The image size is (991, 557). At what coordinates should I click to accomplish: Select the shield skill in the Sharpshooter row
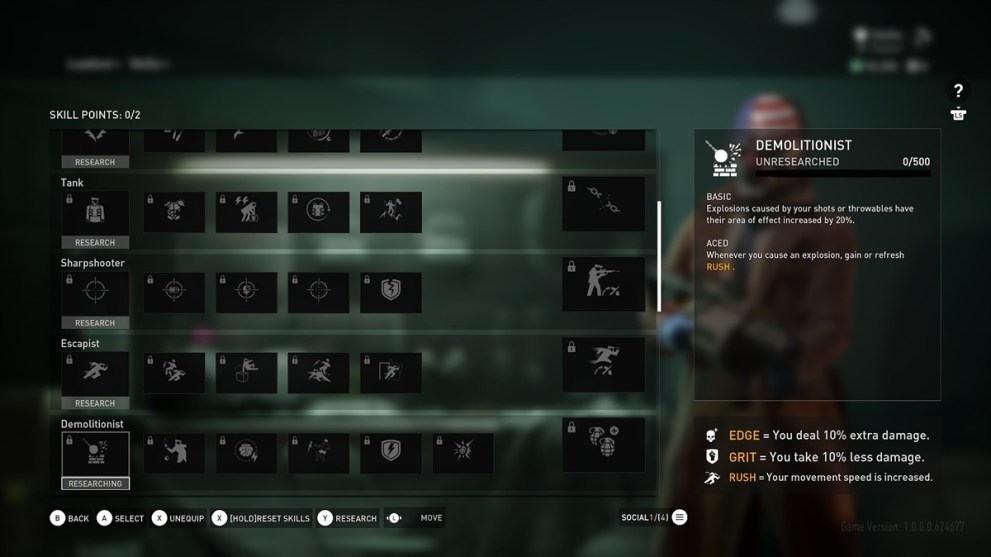[391, 292]
